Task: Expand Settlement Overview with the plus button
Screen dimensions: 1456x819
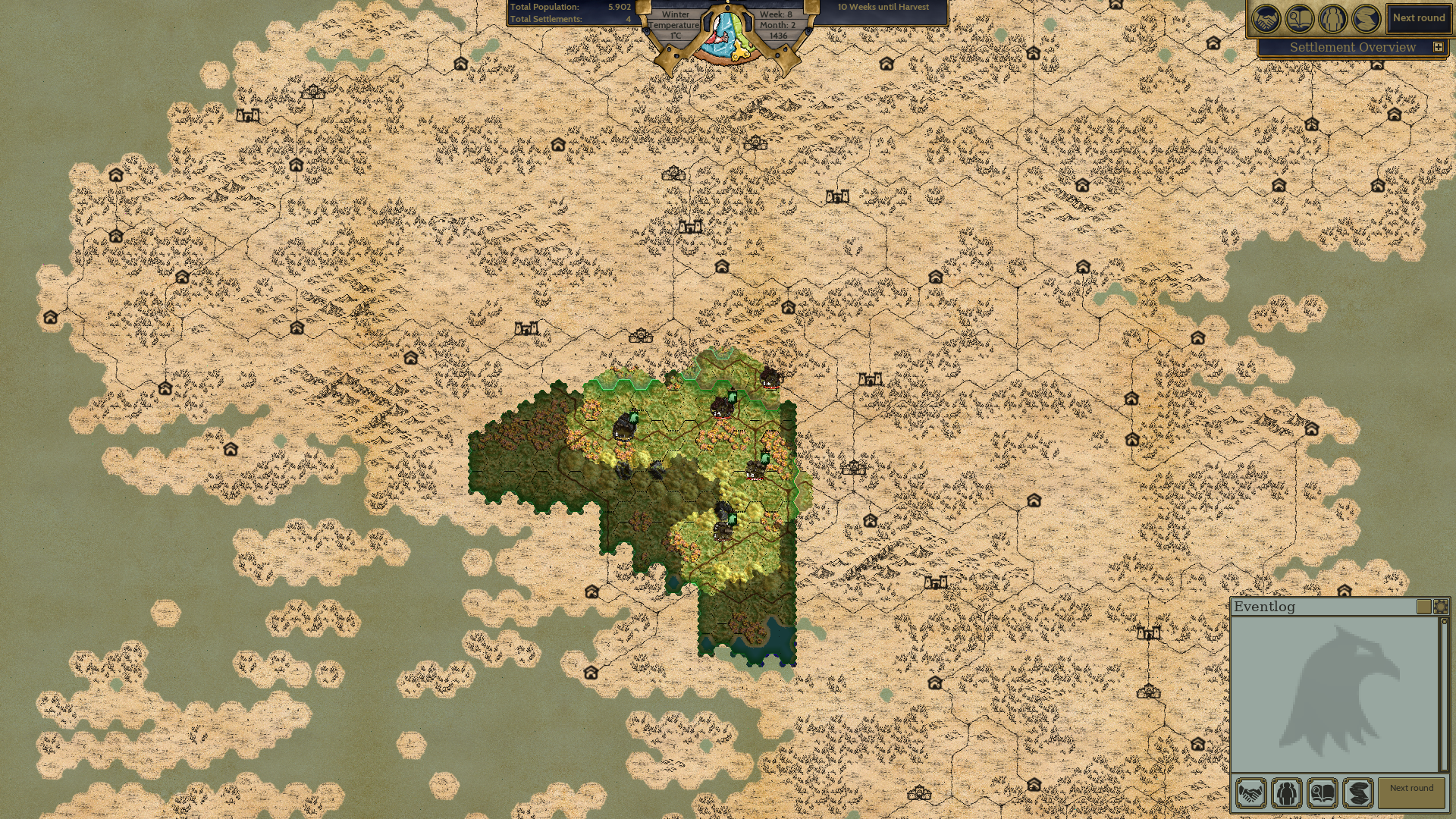Action: (x=1438, y=47)
